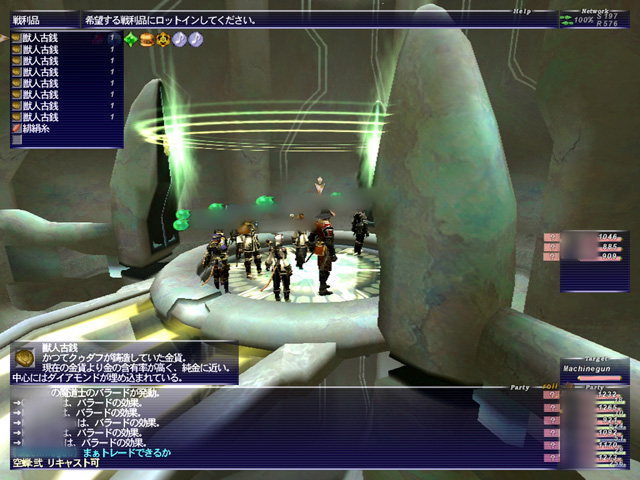
Task: Click the green diamond status effect icon
Action: coord(131,39)
